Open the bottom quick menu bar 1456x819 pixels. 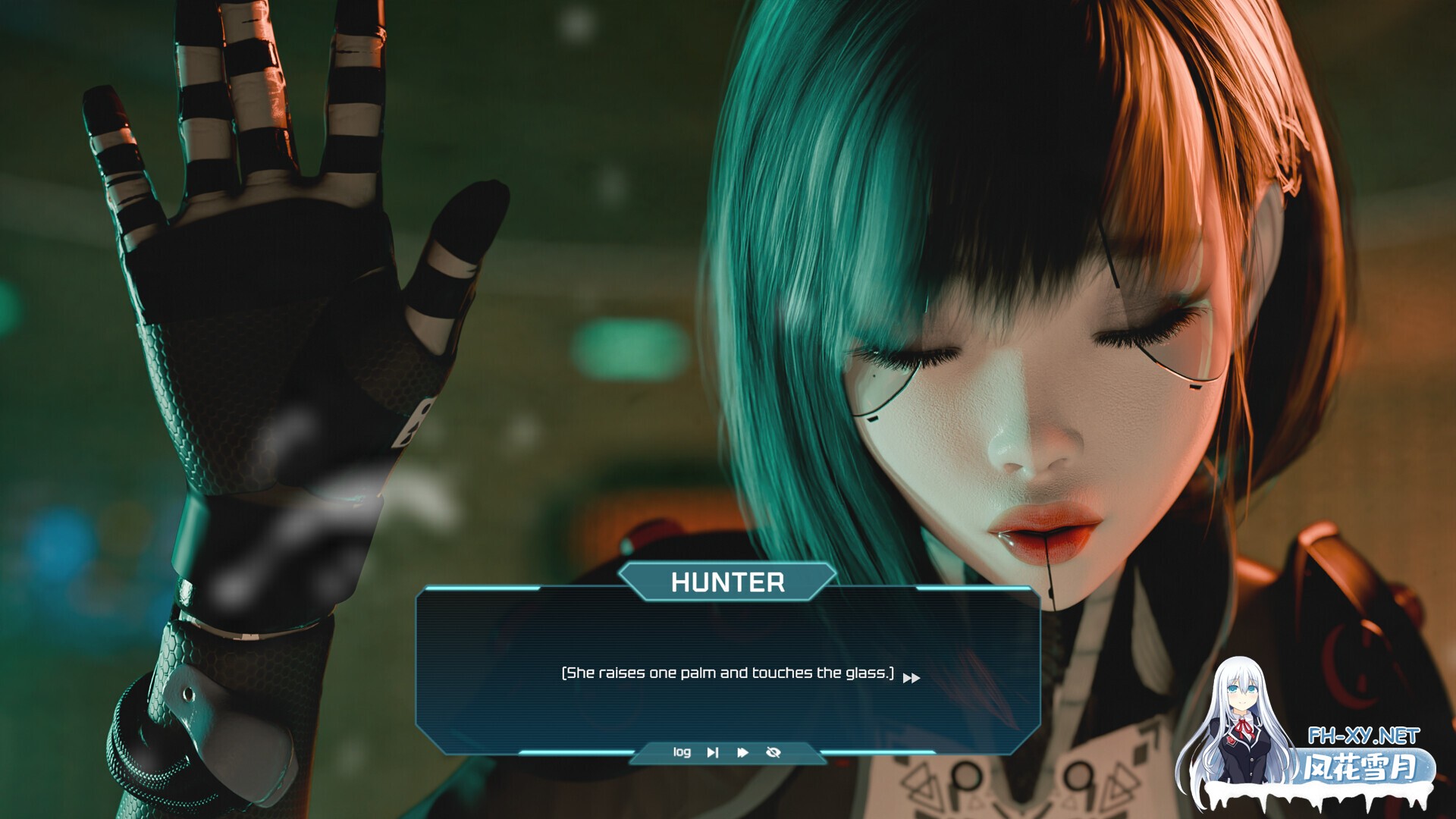tap(726, 752)
